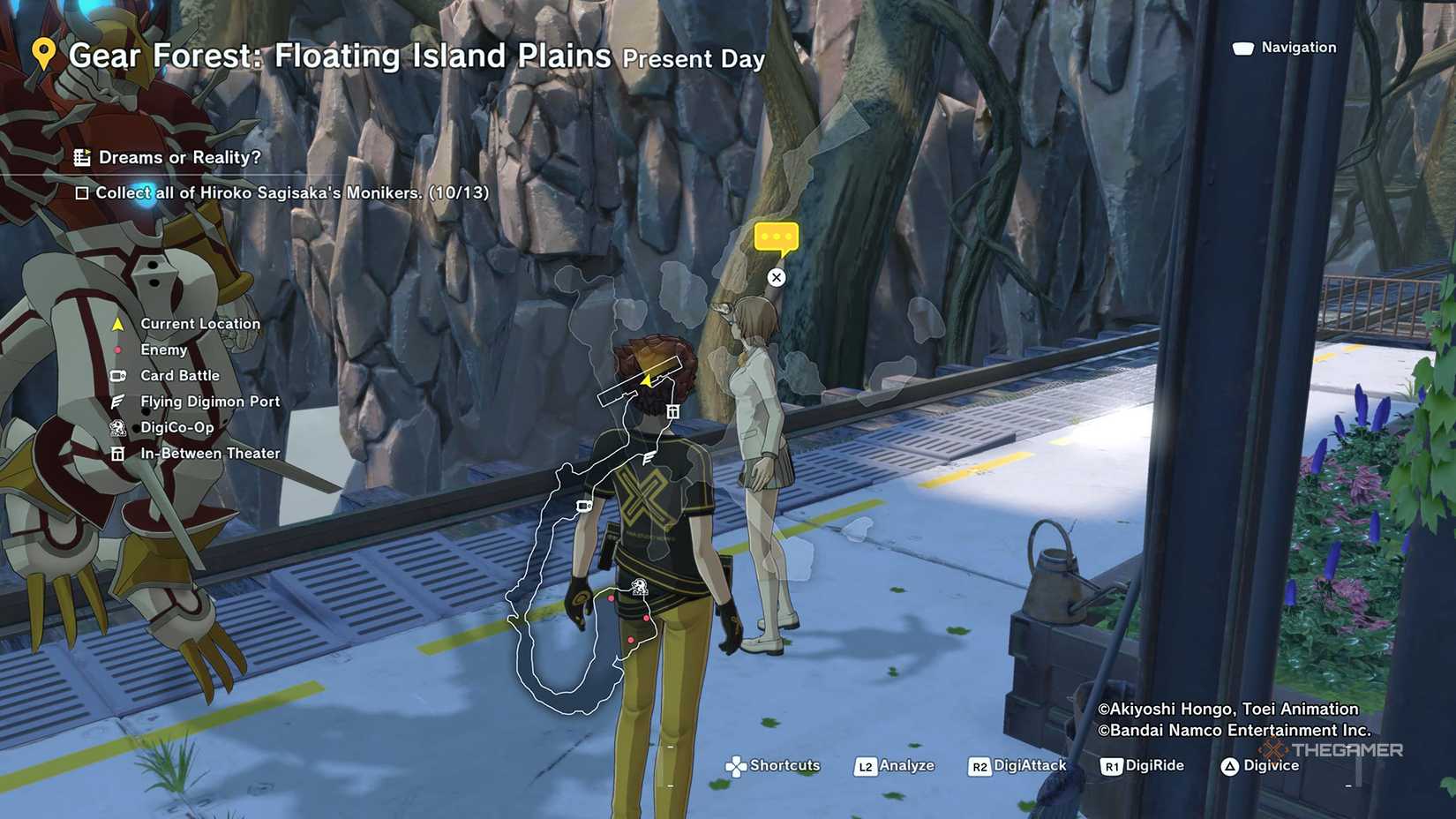Click the In-Between Theater legend icon
The width and height of the screenshot is (1456, 819).
point(117,453)
